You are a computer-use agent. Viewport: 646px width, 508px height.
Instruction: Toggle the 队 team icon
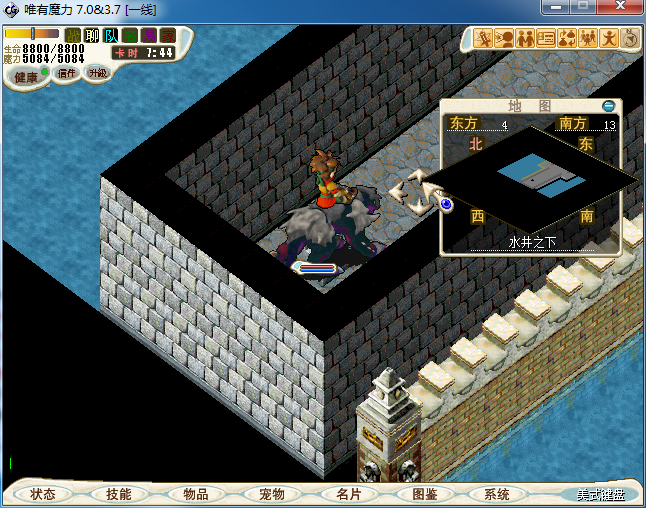tap(111, 36)
